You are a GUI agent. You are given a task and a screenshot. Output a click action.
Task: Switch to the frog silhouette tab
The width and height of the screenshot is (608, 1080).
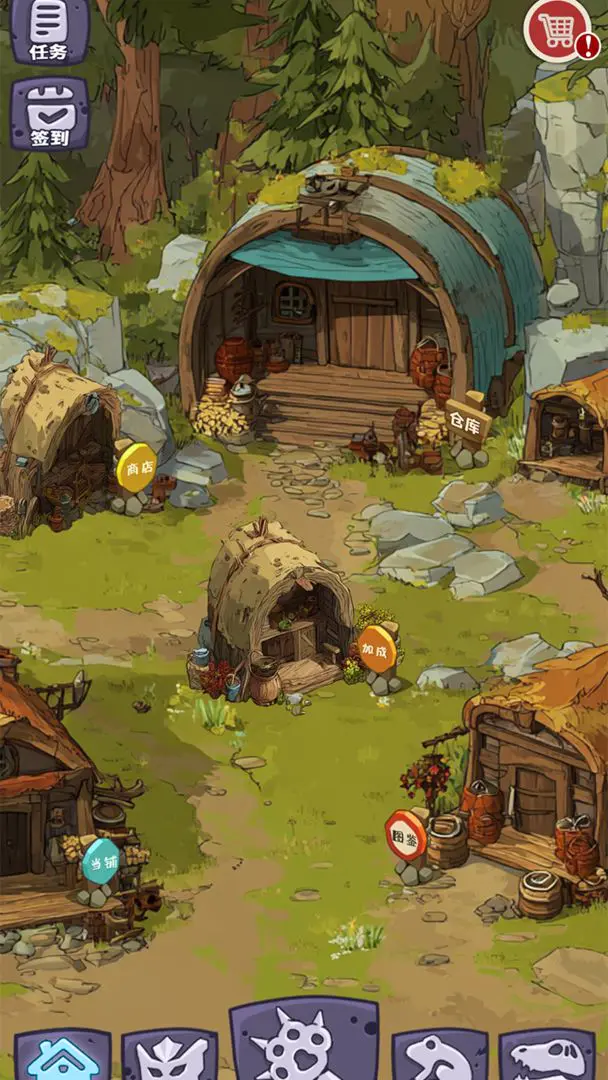pos(440,1056)
